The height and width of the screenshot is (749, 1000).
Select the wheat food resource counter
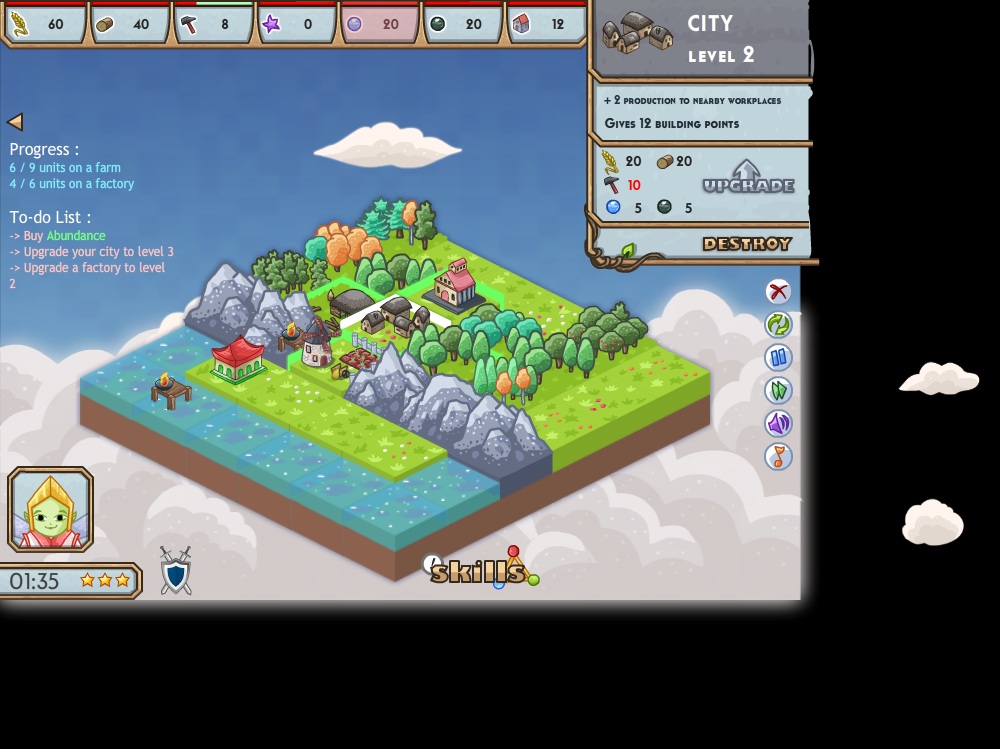[x=46, y=24]
